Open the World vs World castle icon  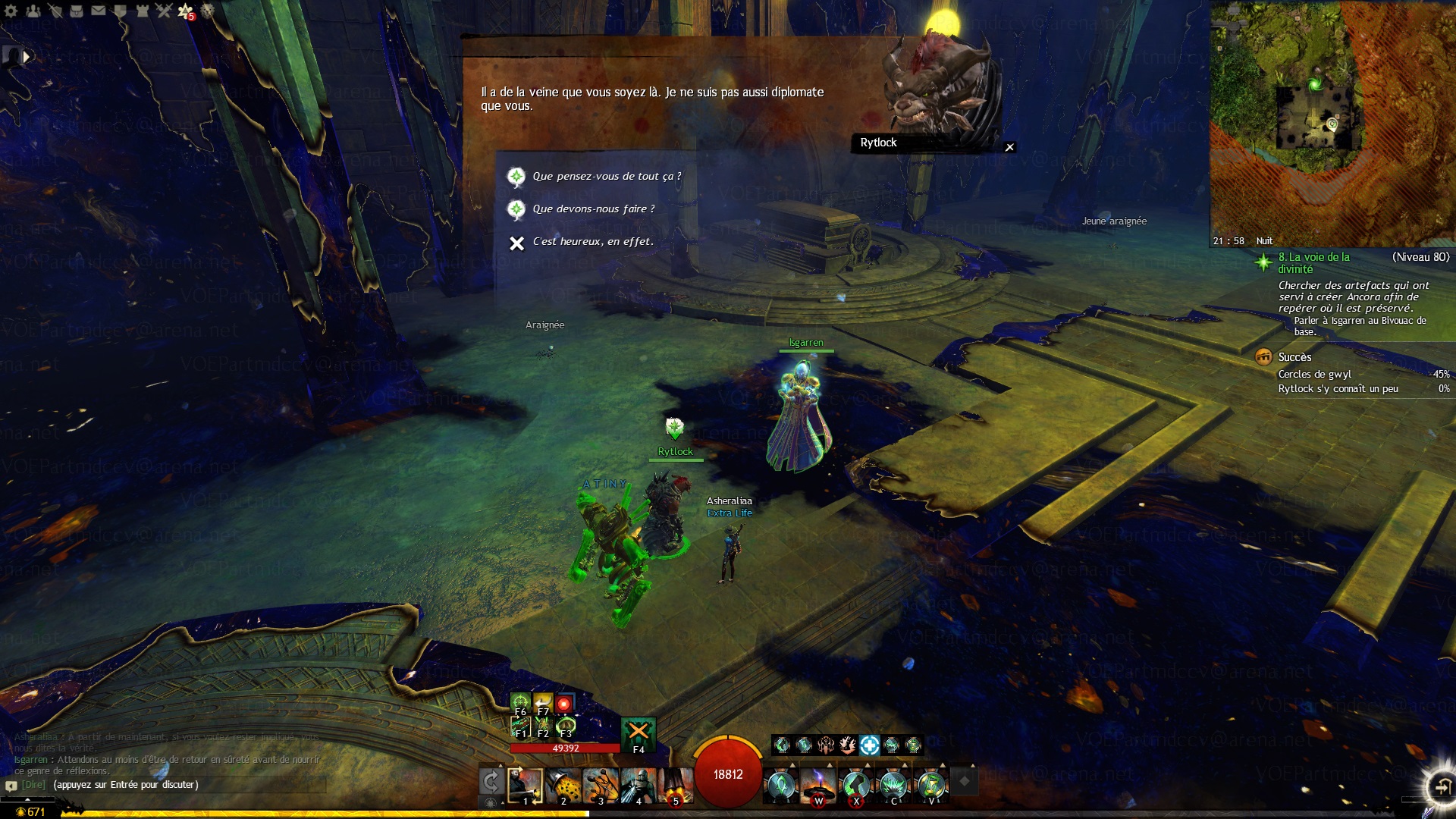pos(142,11)
